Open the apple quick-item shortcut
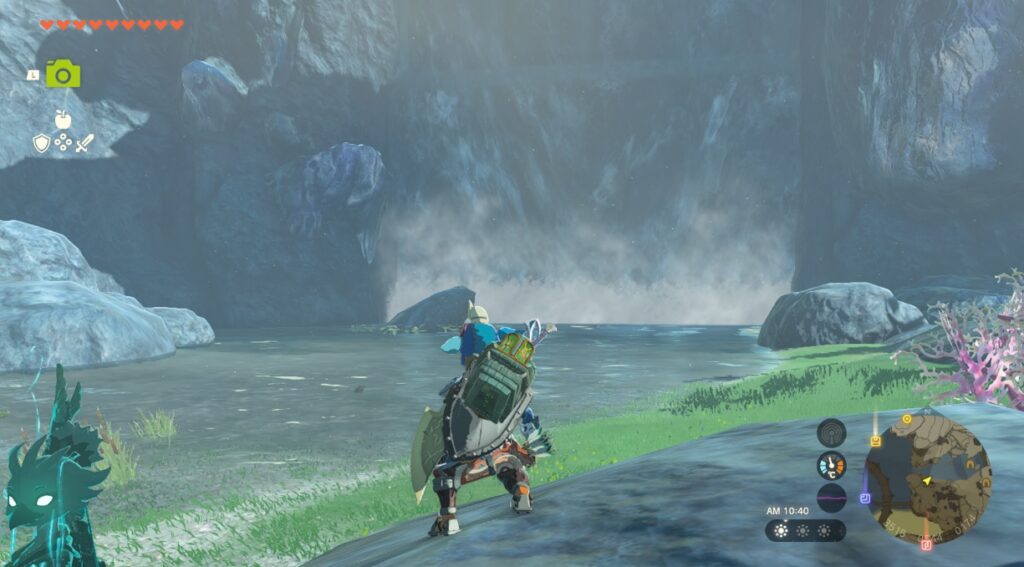This screenshot has width=1024, height=567. 63,120
